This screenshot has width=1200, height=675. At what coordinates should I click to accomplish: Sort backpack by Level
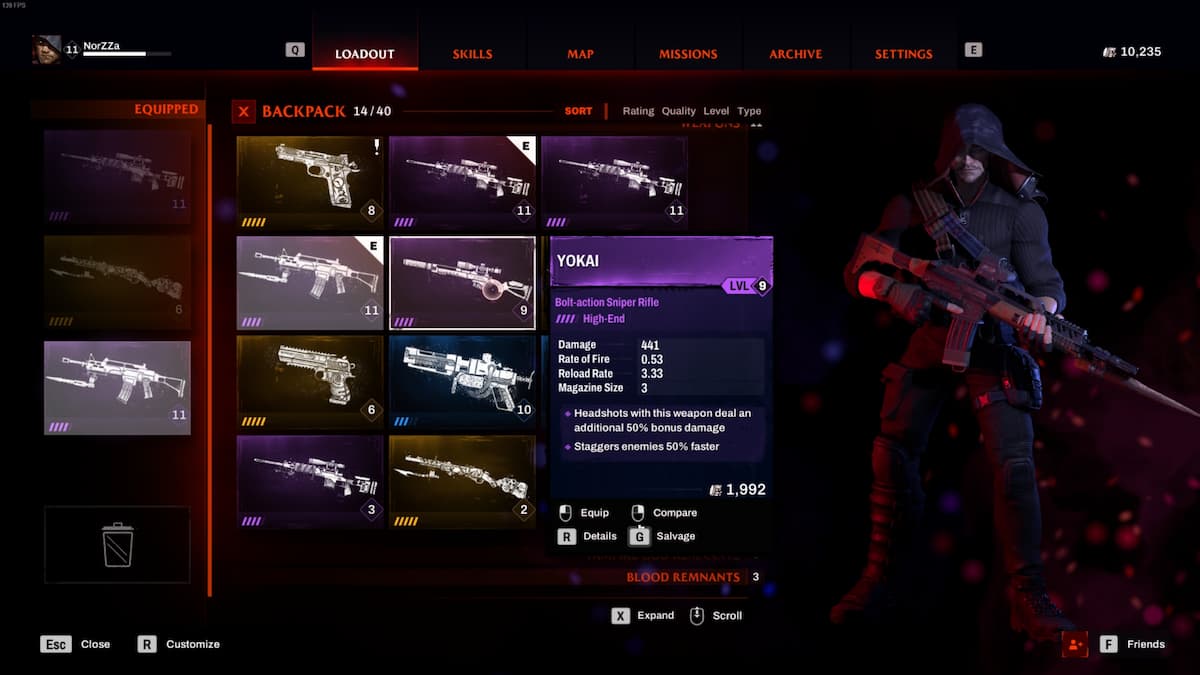click(x=716, y=111)
